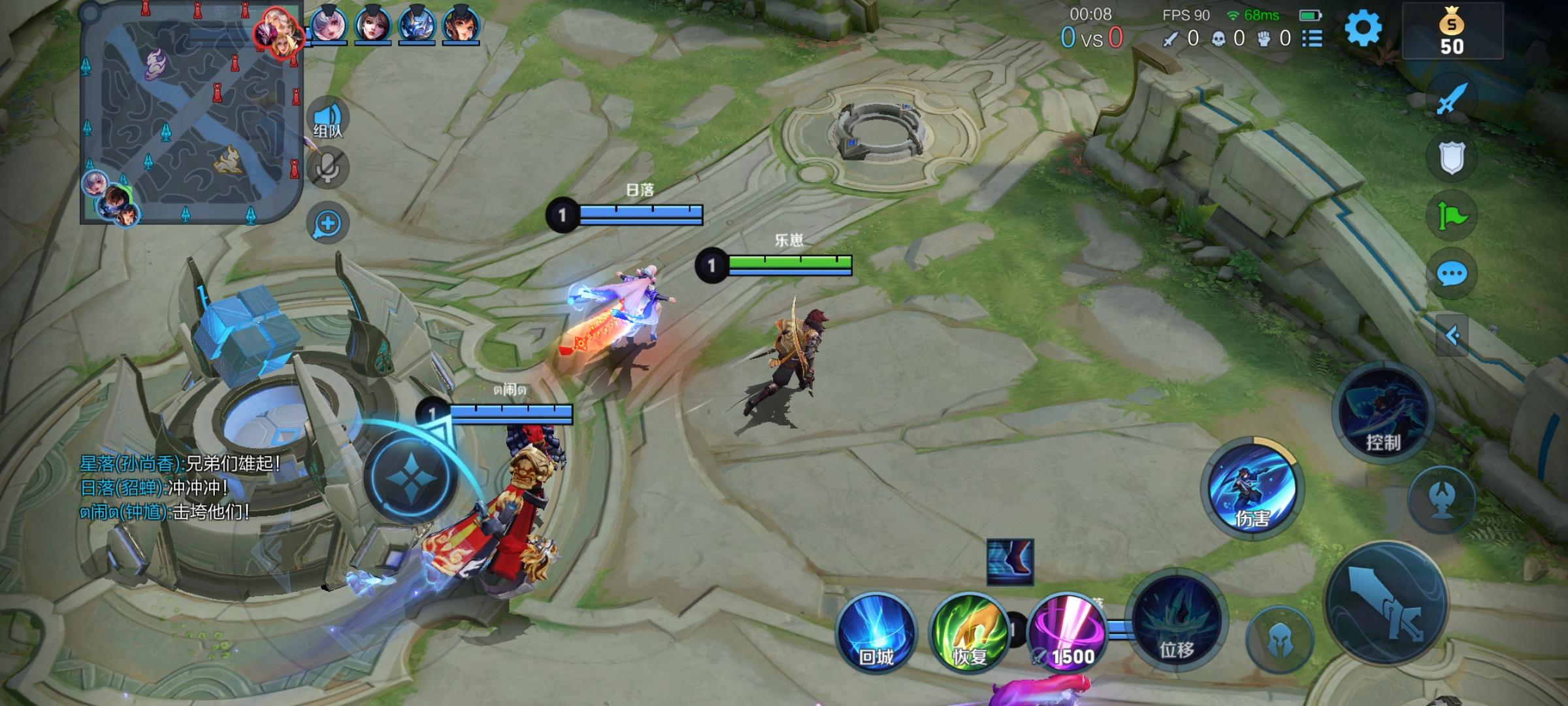Use the purple 1500 summoner spell
1568x706 pixels.
(1066, 633)
